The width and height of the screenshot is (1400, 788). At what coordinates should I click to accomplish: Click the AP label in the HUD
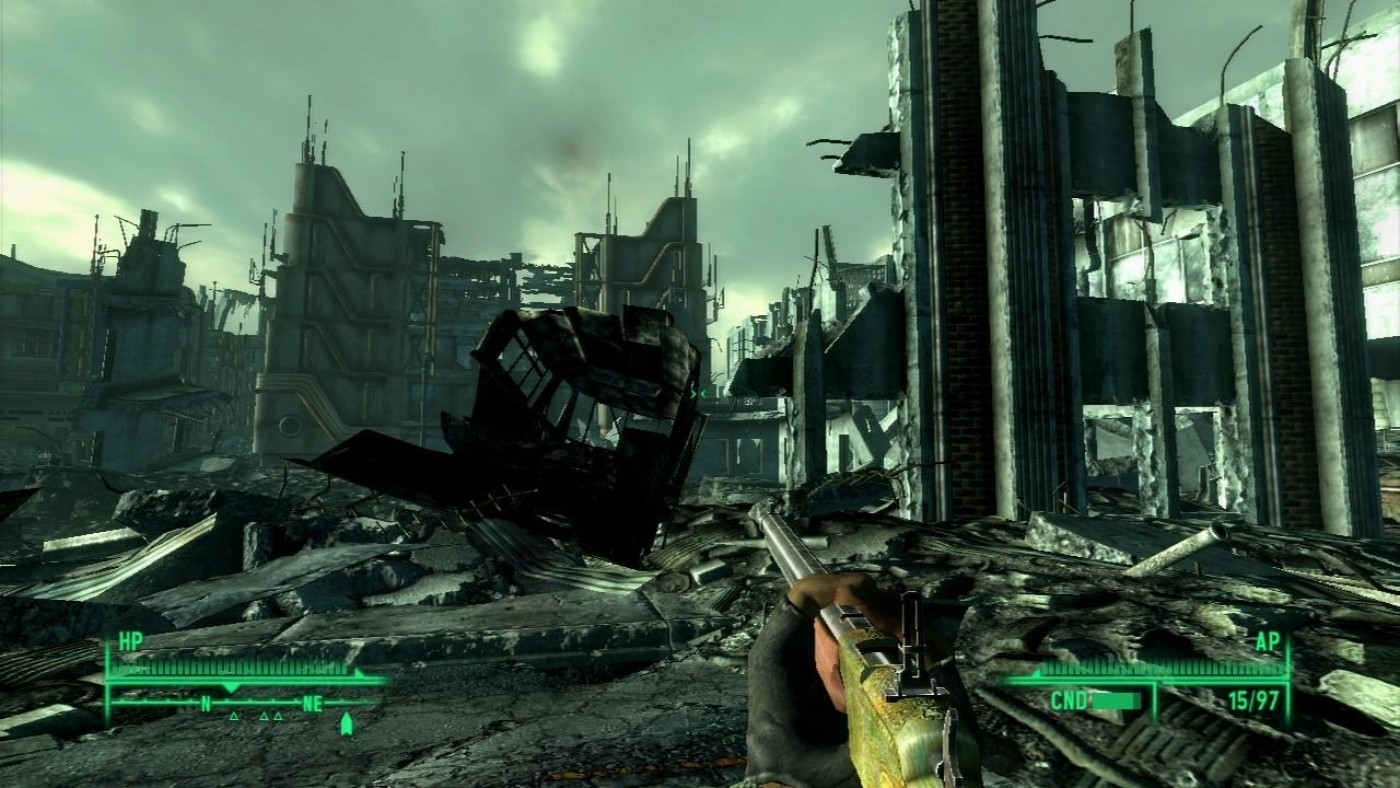(1268, 642)
